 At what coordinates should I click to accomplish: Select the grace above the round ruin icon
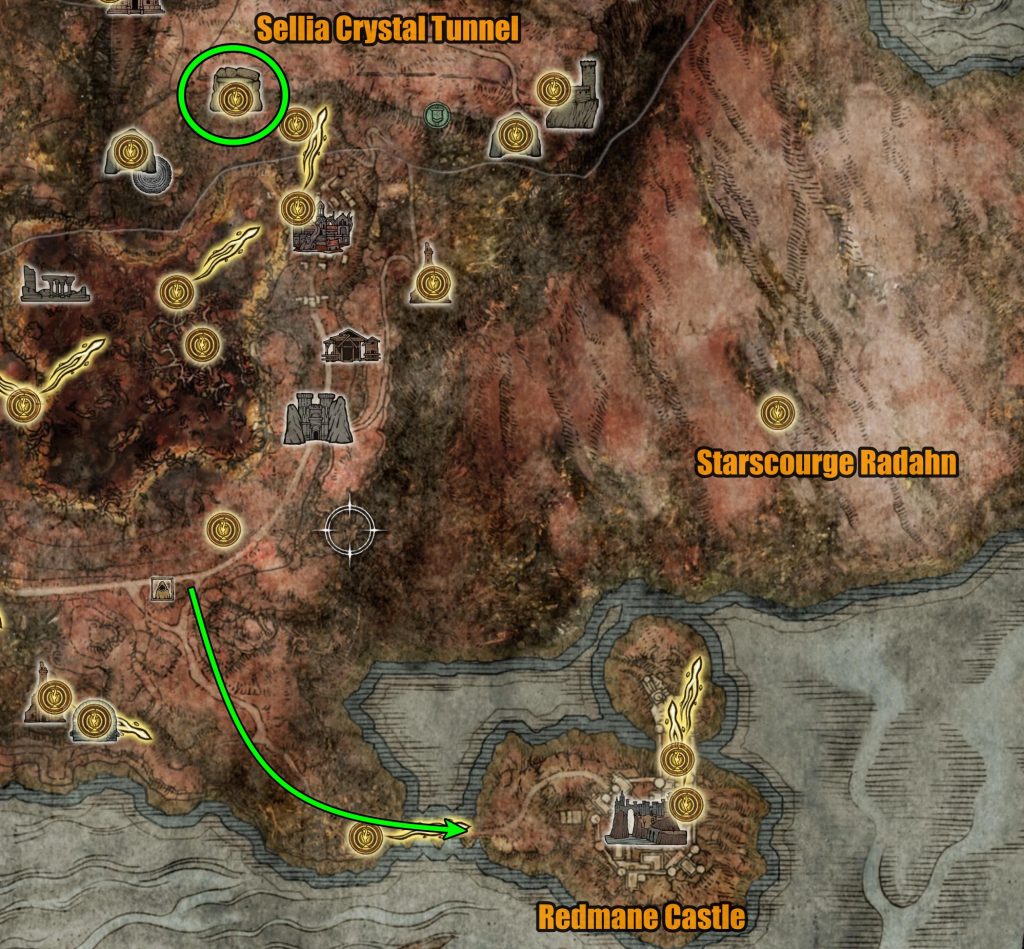[127, 151]
